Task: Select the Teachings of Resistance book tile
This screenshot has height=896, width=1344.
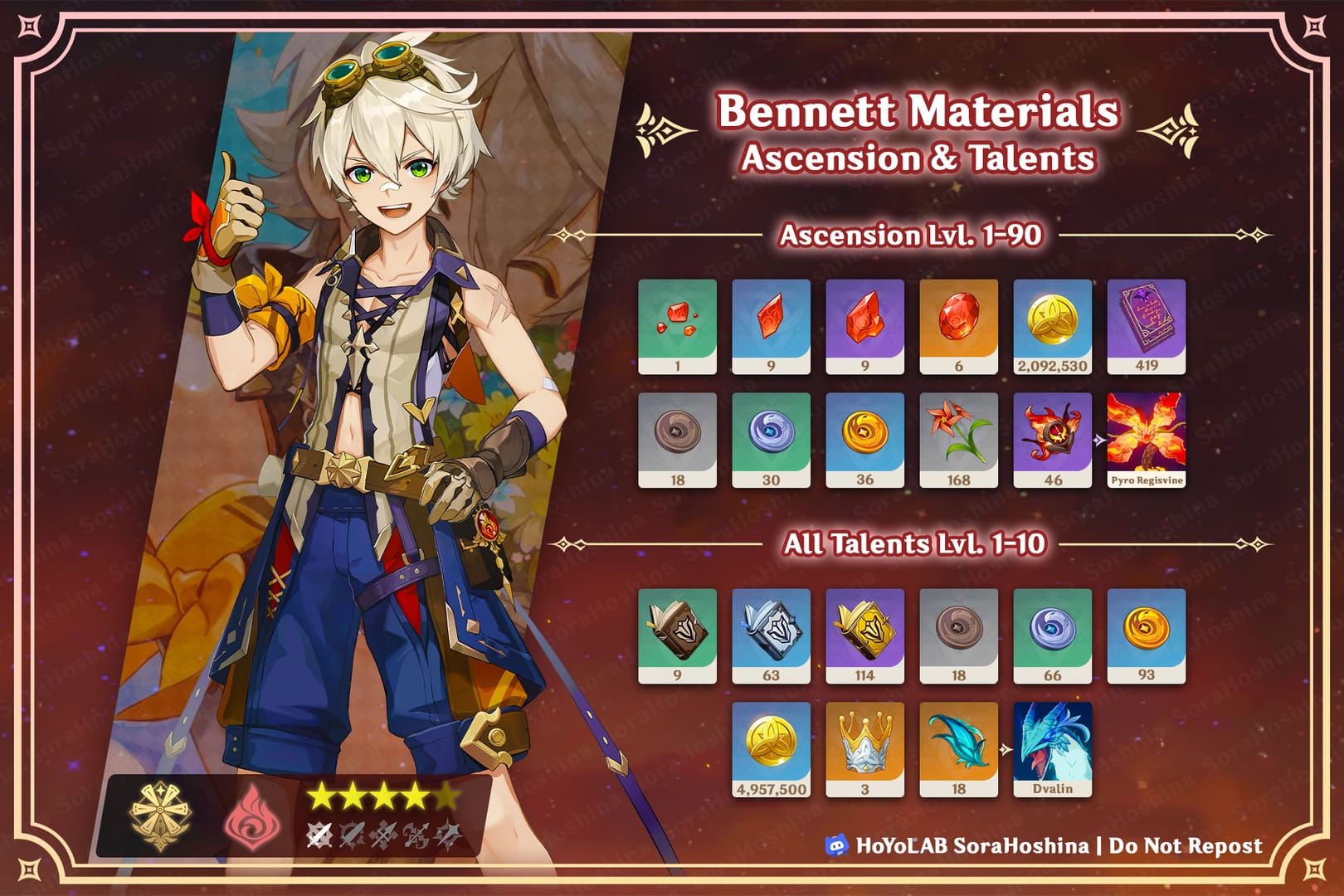Action: pyautogui.click(x=677, y=635)
